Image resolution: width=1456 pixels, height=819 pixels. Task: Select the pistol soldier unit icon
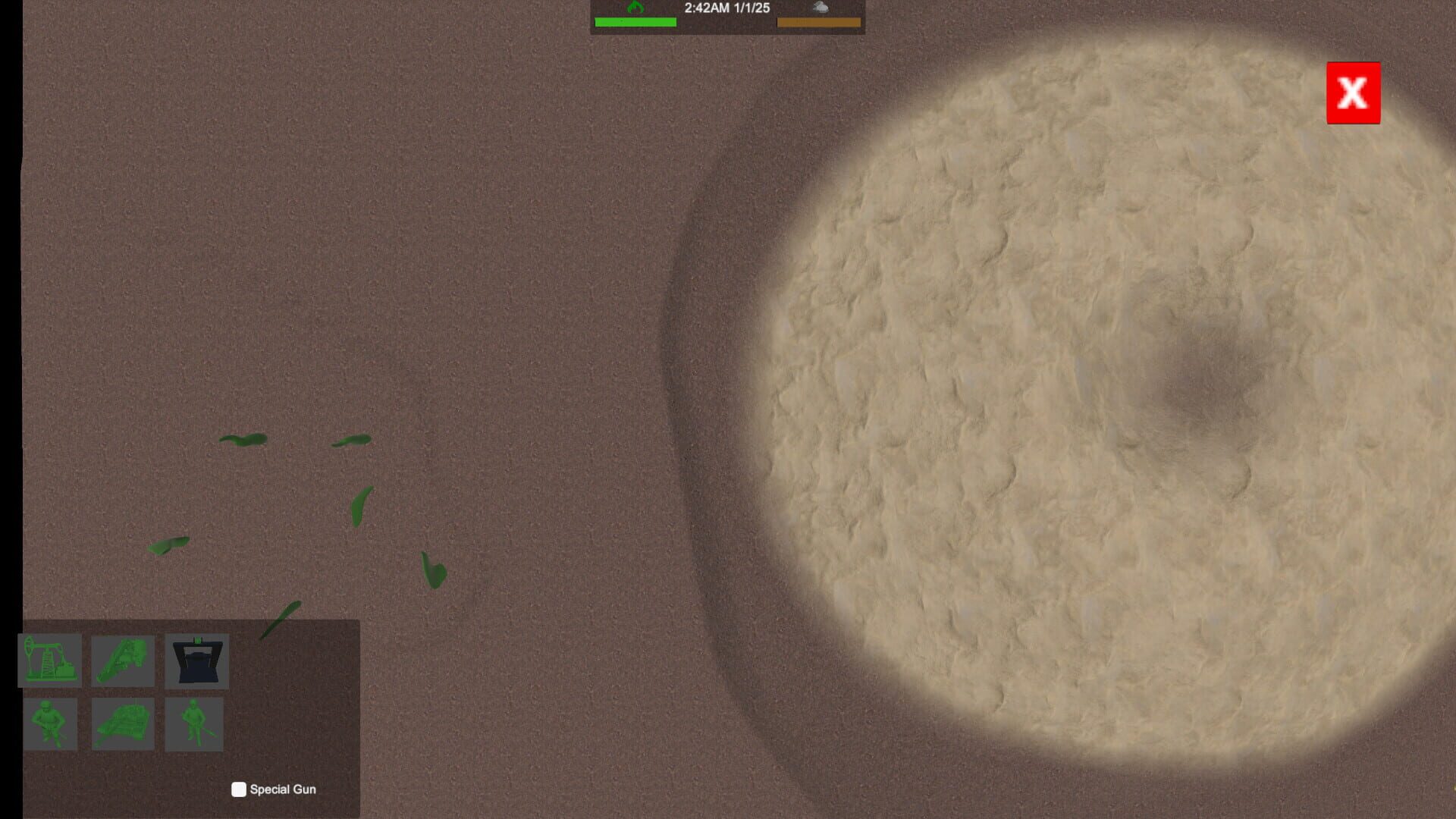click(x=50, y=724)
